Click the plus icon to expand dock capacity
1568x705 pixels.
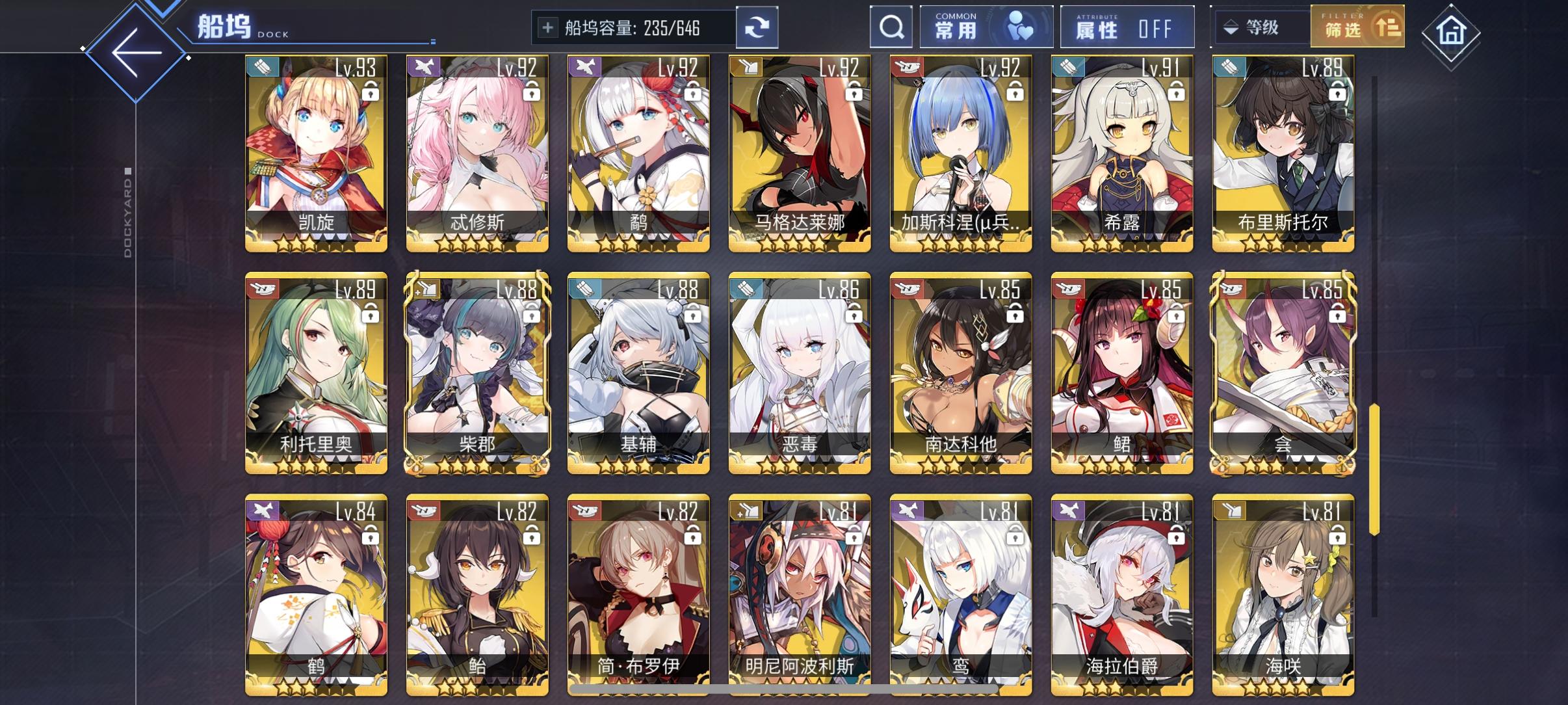(x=548, y=27)
